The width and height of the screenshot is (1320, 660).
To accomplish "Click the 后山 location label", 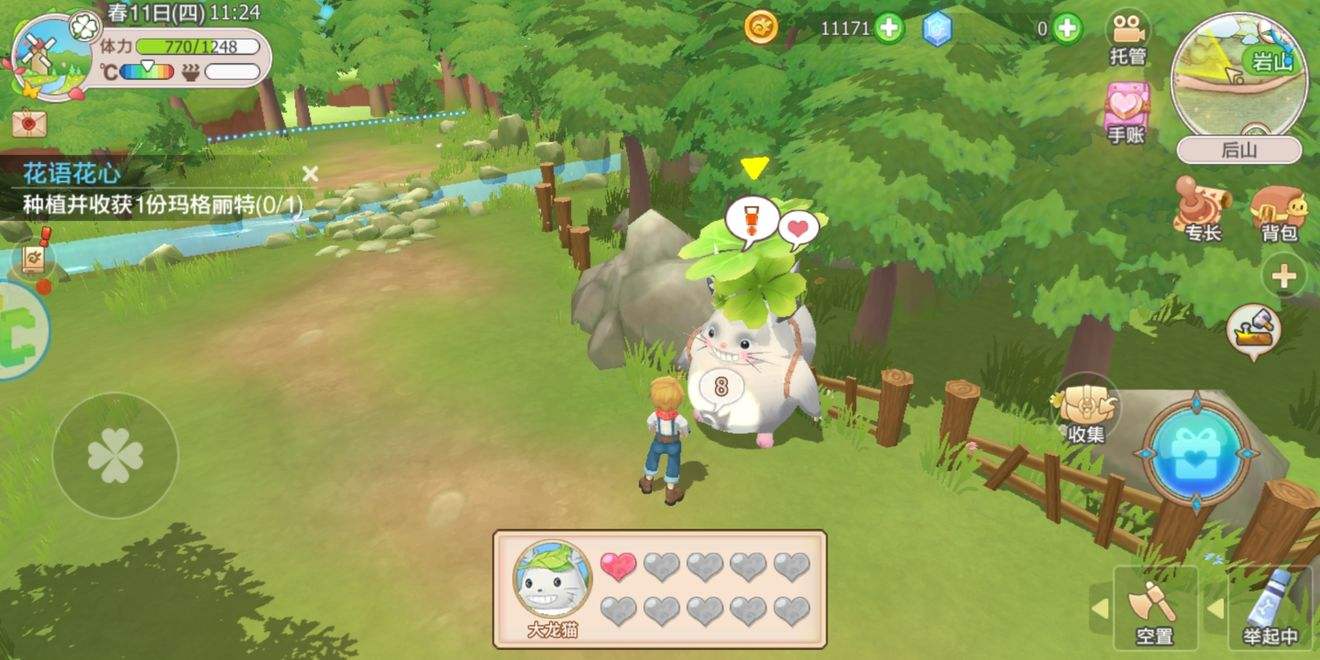I will (x=1239, y=150).
